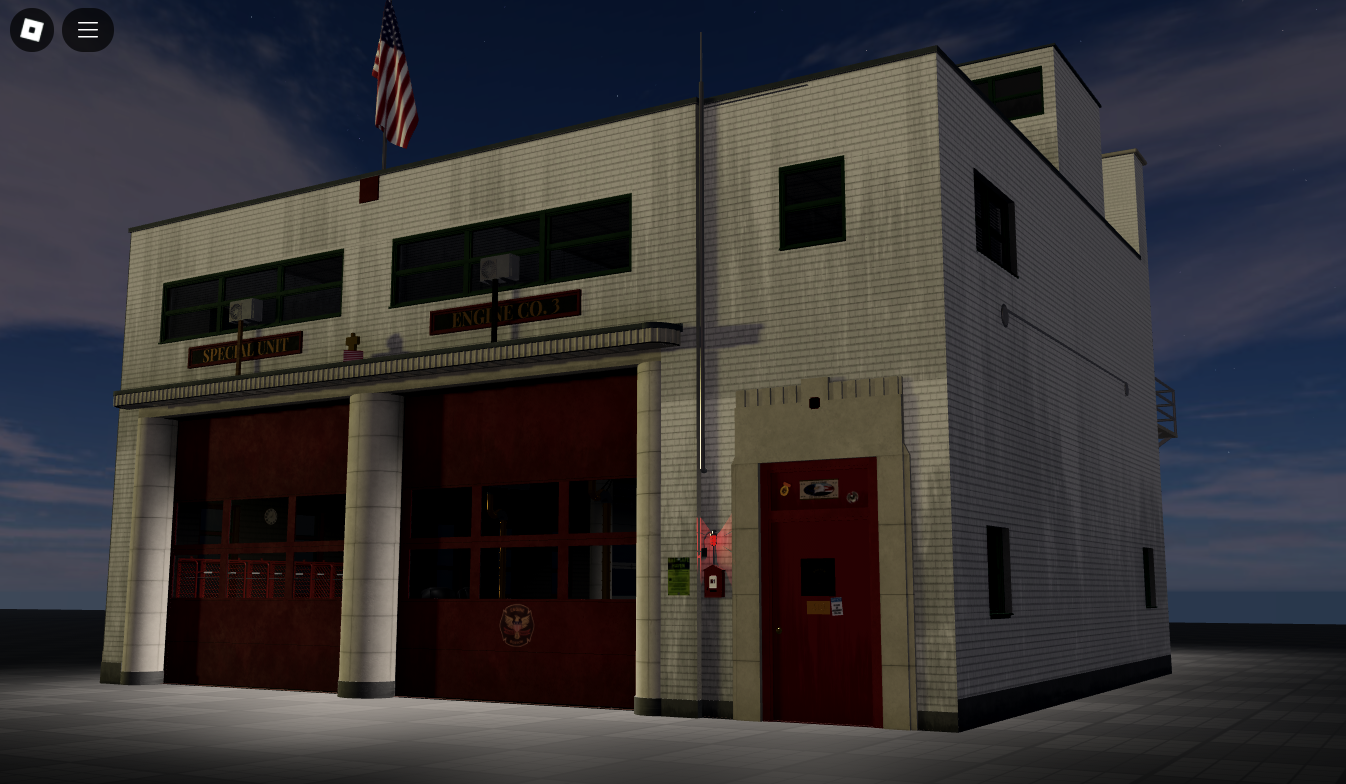Pull the red fire alarm call box
The height and width of the screenshot is (784, 1346).
tap(712, 581)
